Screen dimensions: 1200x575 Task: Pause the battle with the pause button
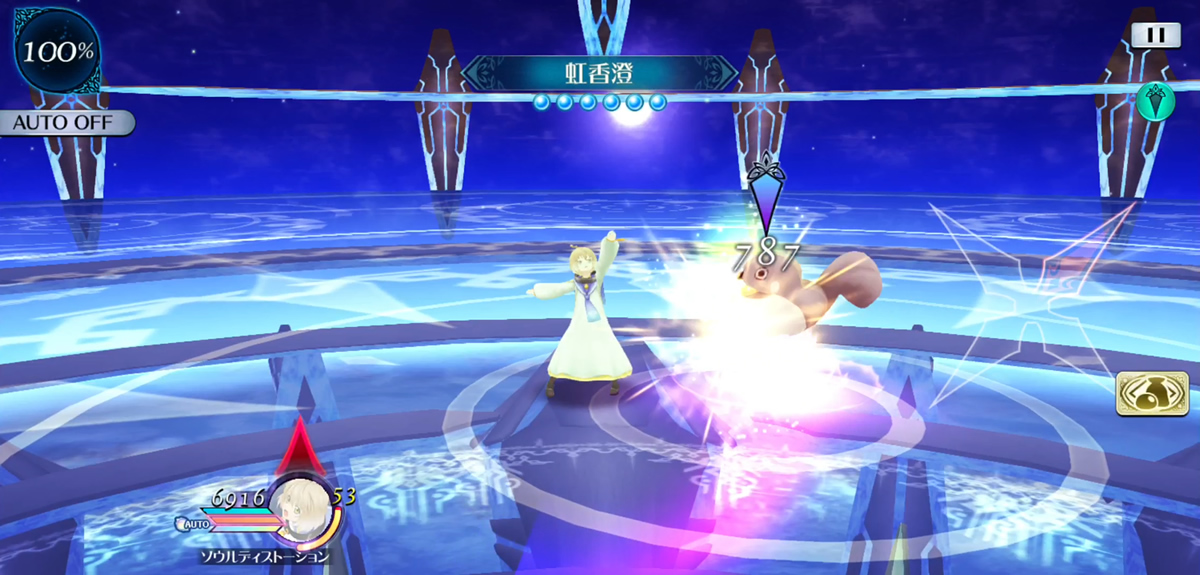1156,34
